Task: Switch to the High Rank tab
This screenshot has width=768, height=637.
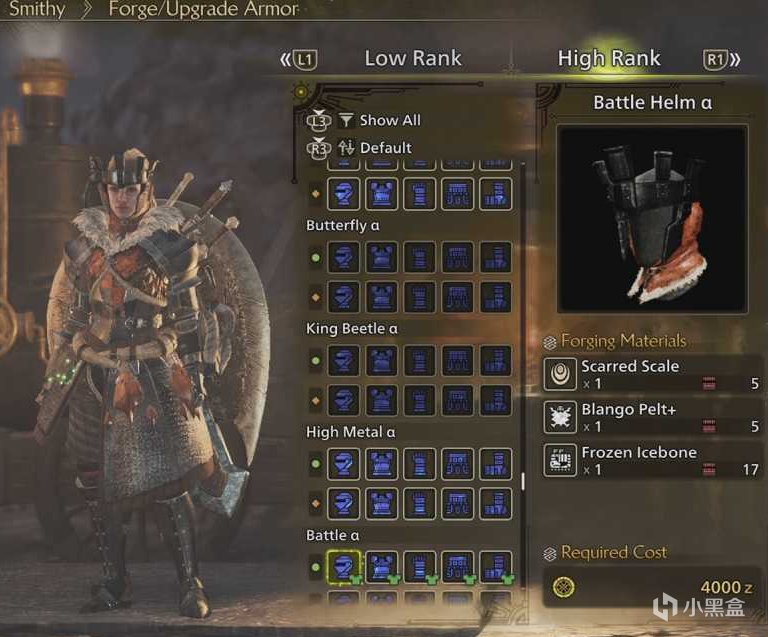Action: (609, 59)
